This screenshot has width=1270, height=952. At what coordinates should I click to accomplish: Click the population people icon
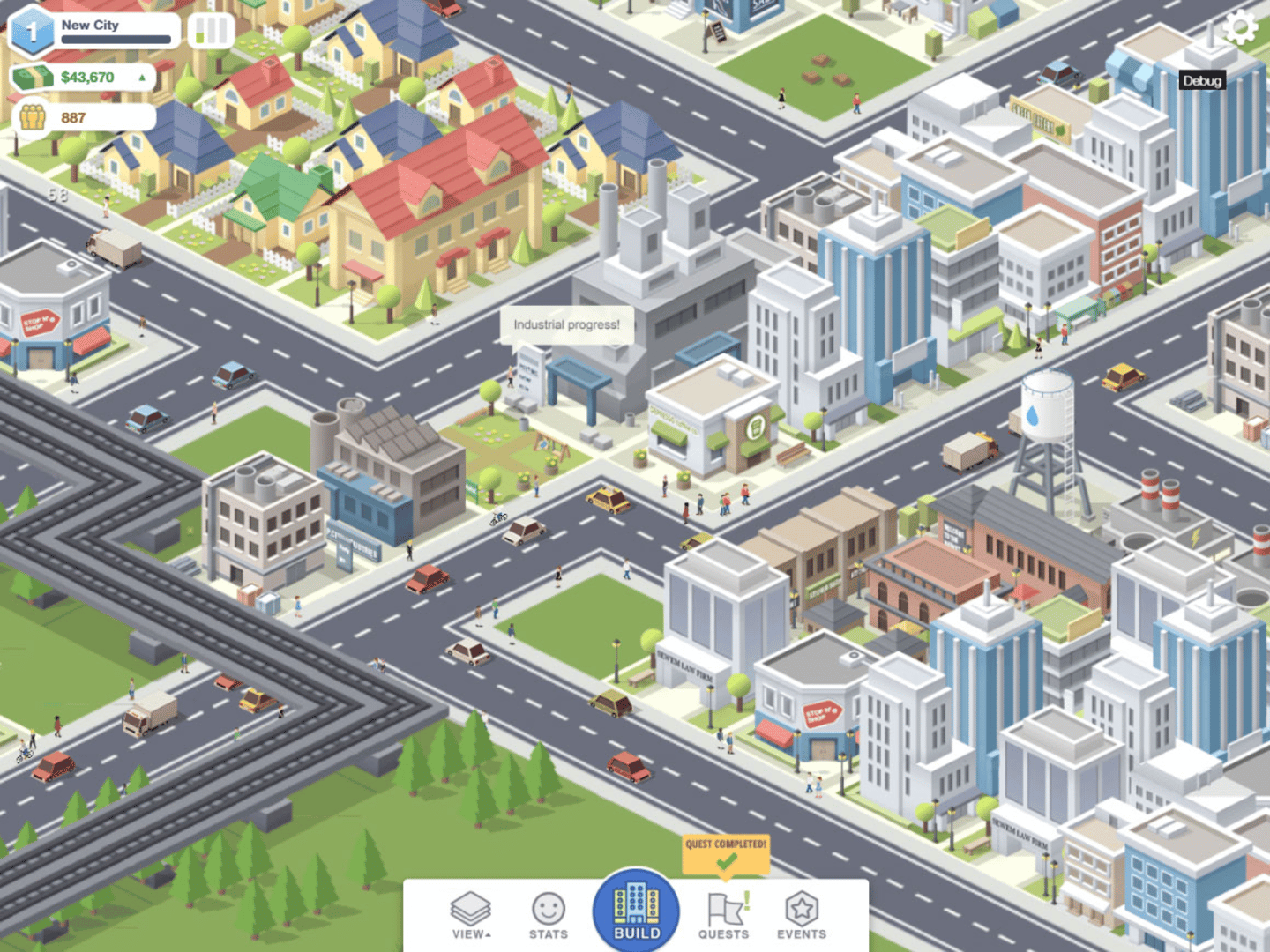point(31,115)
